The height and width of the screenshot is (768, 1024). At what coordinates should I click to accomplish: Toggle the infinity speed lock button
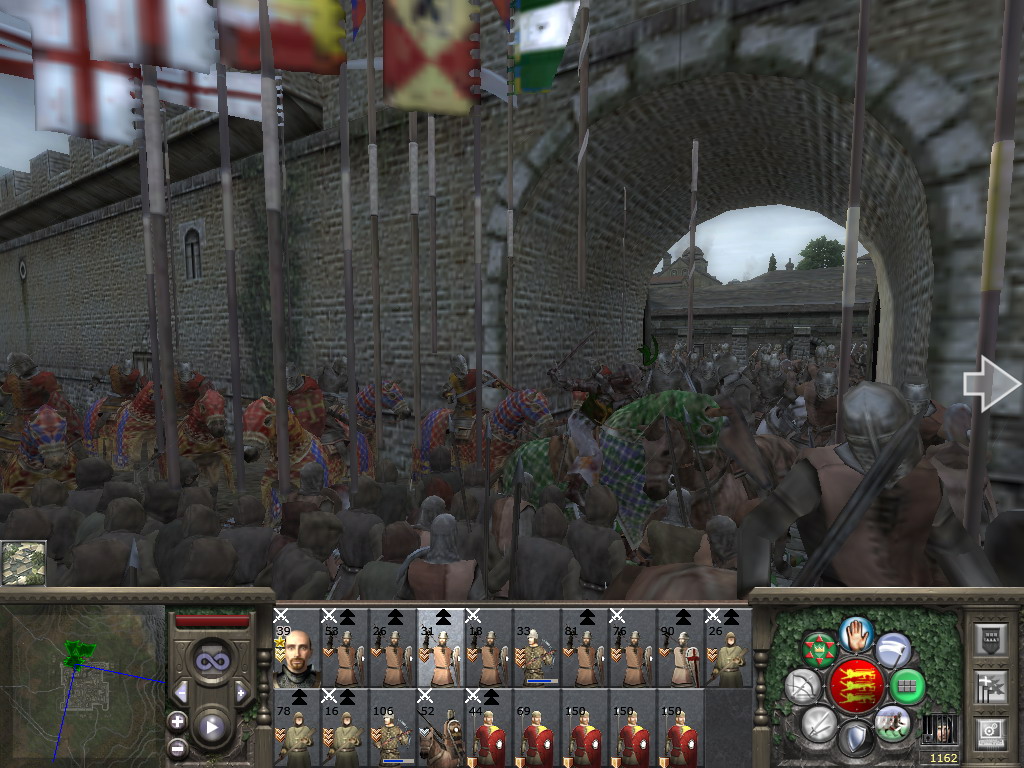(x=212, y=660)
